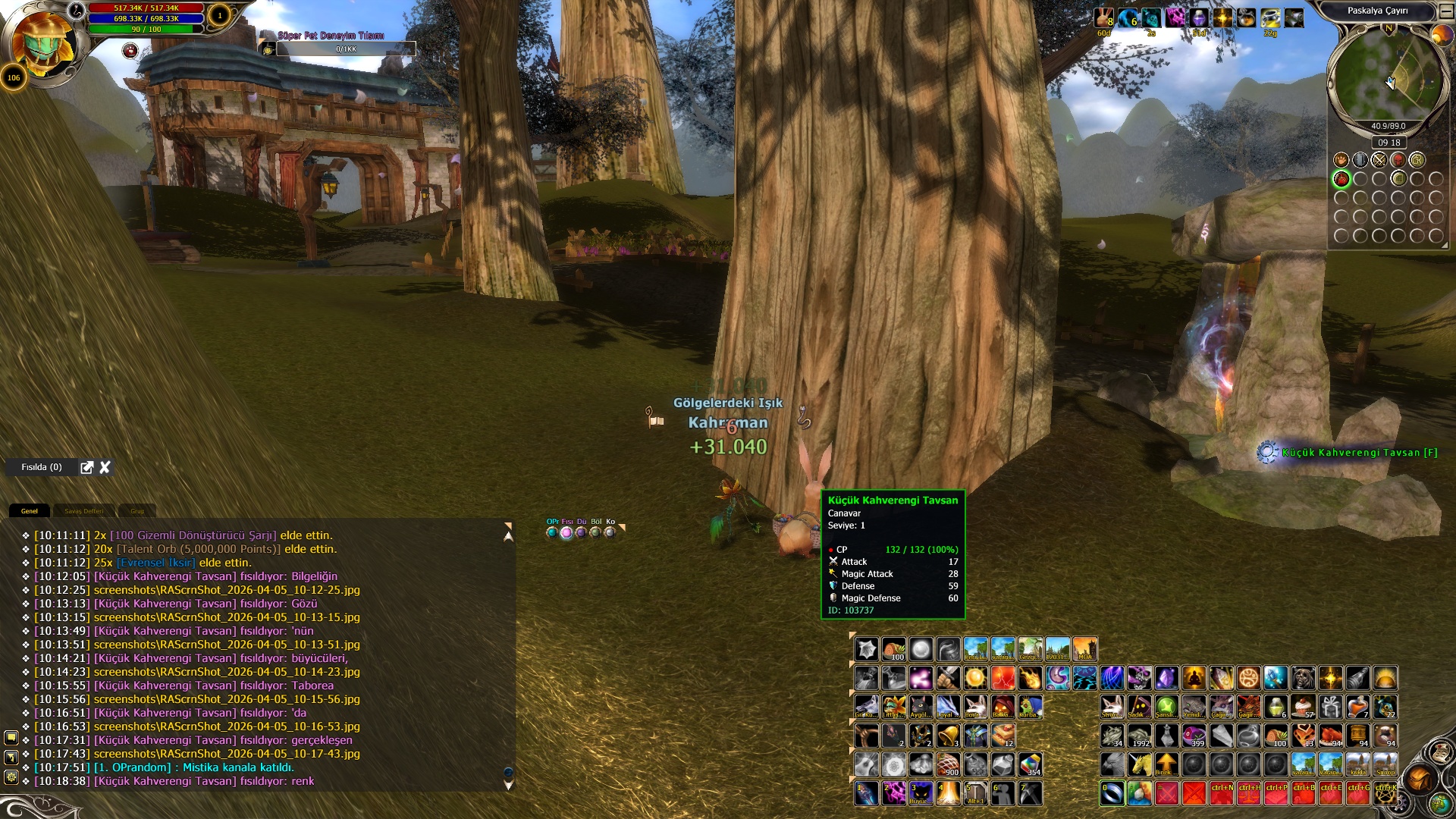Close the Fısılda whisper window
This screenshot has width=1456, height=819.
(x=105, y=467)
